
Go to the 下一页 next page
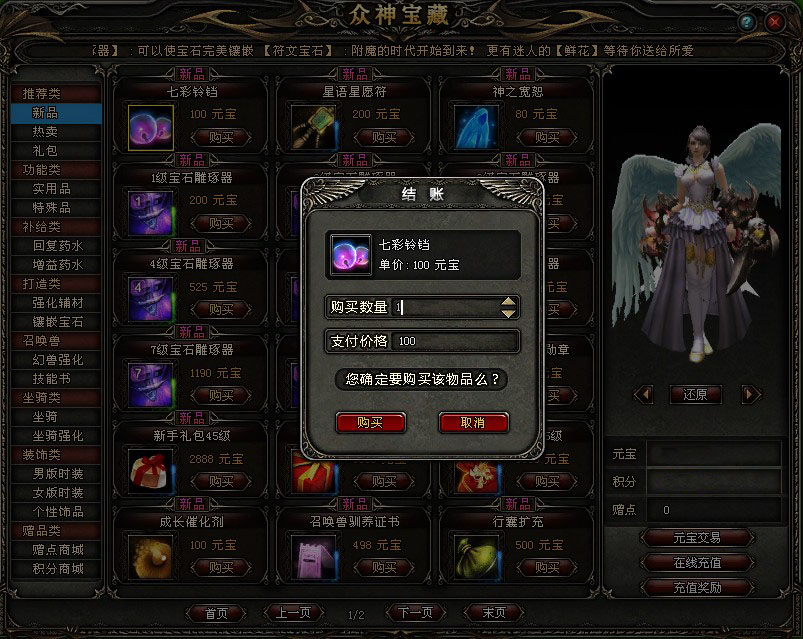point(415,613)
